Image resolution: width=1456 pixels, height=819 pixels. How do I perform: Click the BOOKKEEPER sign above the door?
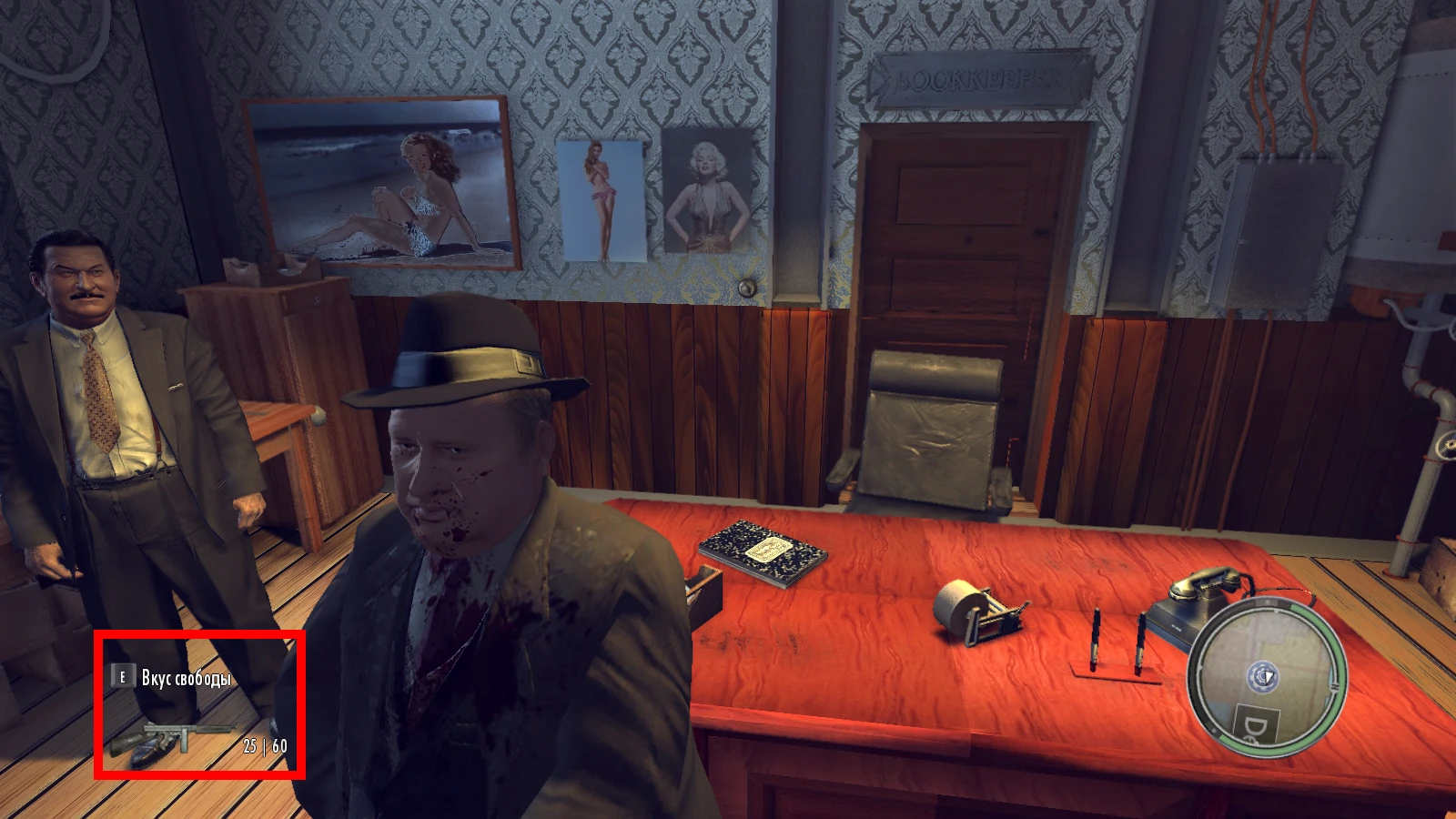click(981, 77)
